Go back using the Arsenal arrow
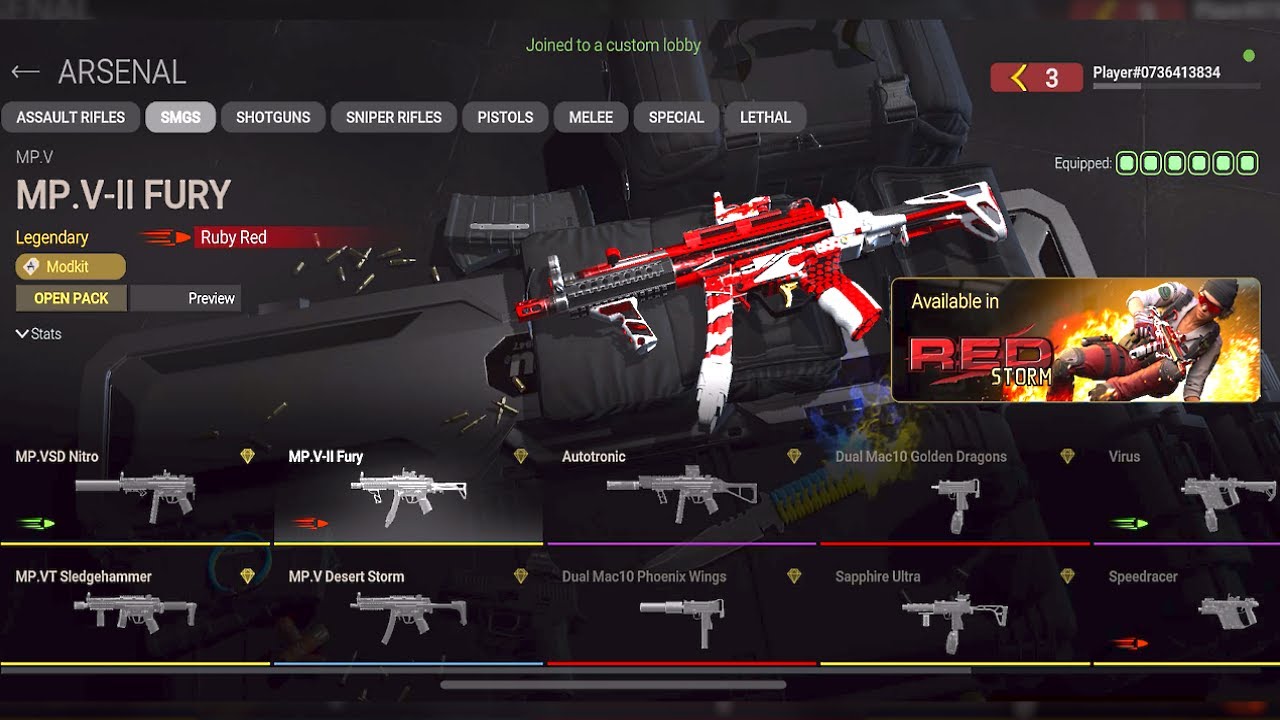Screen dimensions: 1280x720 26,72
